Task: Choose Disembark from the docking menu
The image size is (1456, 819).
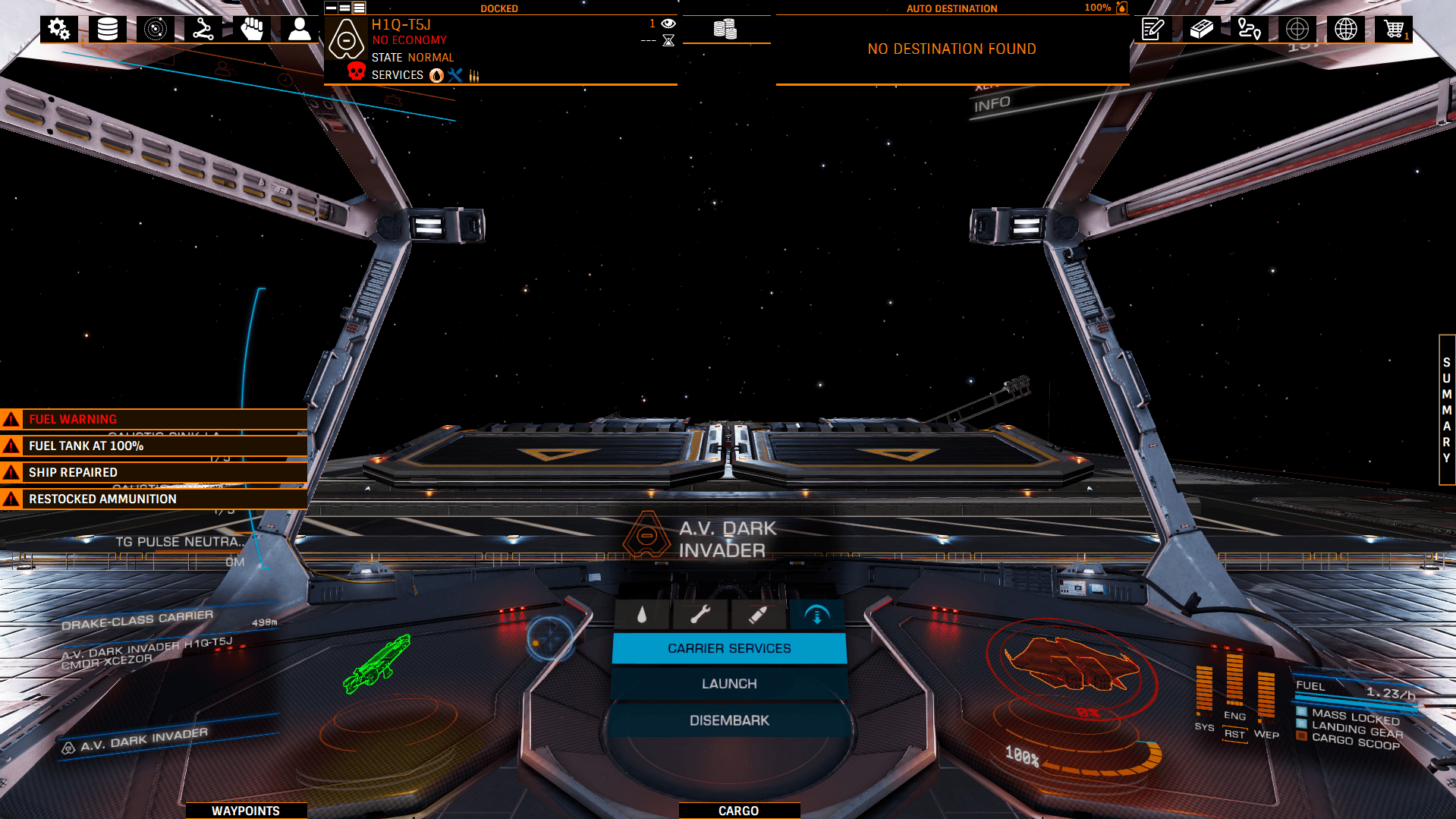Action: [x=729, y=720]
